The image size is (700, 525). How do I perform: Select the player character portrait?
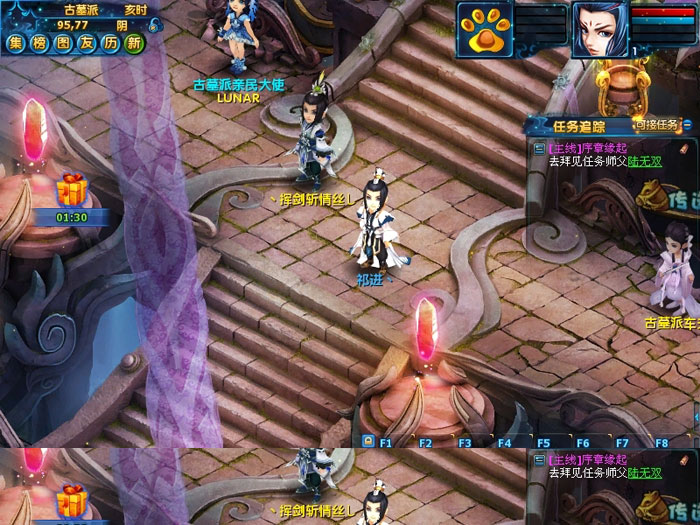tap(600, 28)
